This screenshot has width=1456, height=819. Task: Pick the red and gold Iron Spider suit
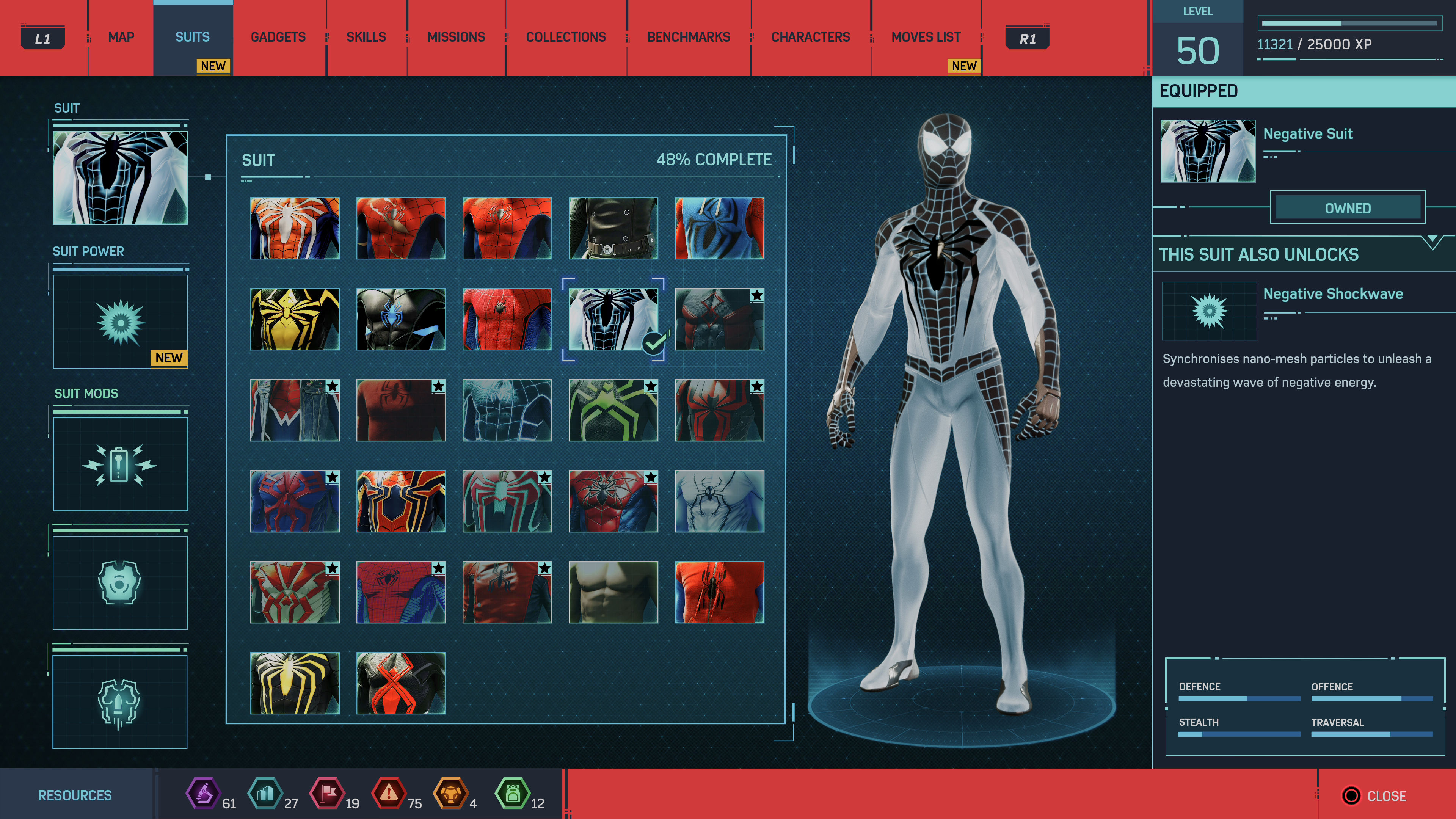401,501
